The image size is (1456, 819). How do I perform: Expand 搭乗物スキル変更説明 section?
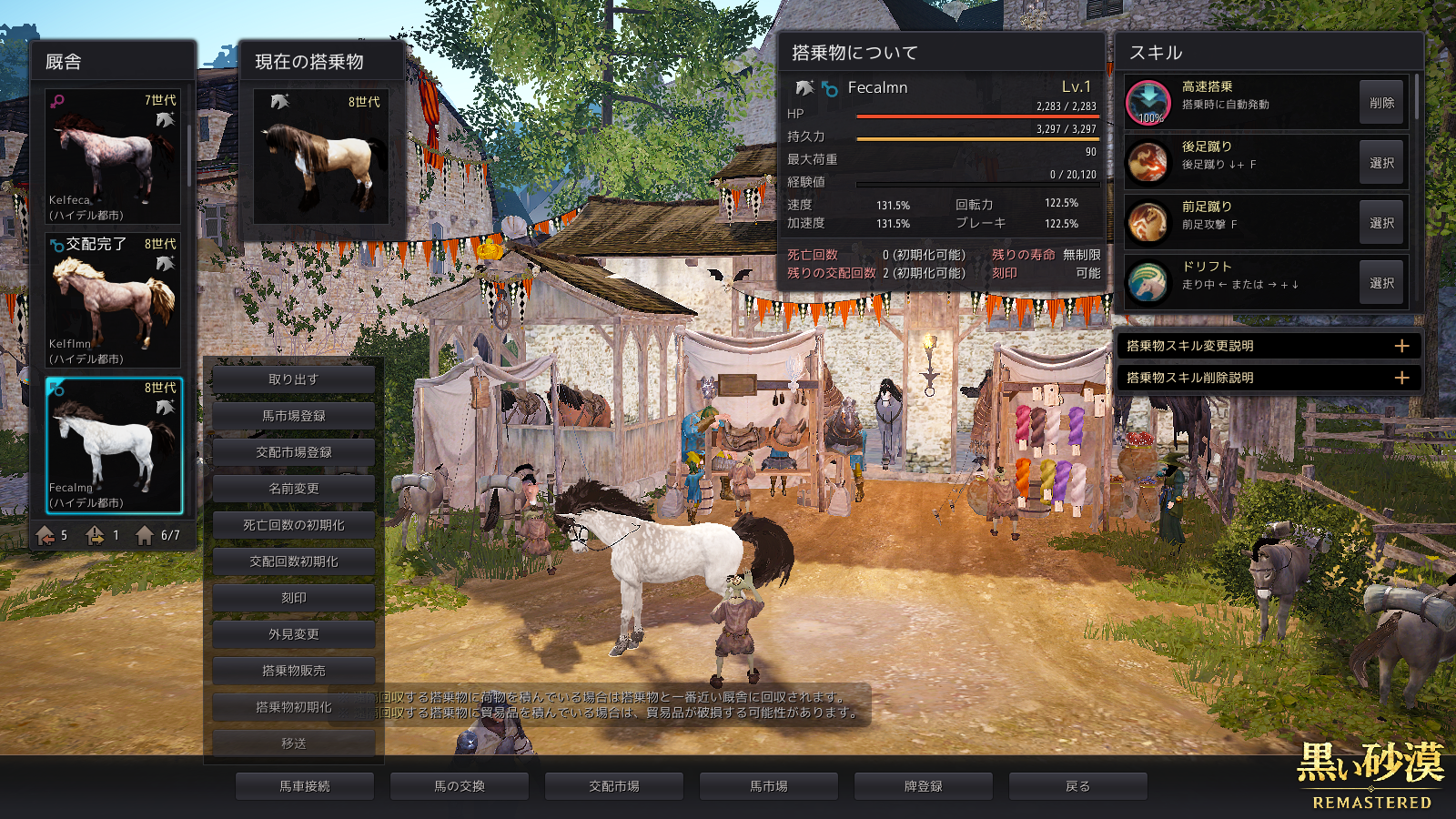point(1401,346)
